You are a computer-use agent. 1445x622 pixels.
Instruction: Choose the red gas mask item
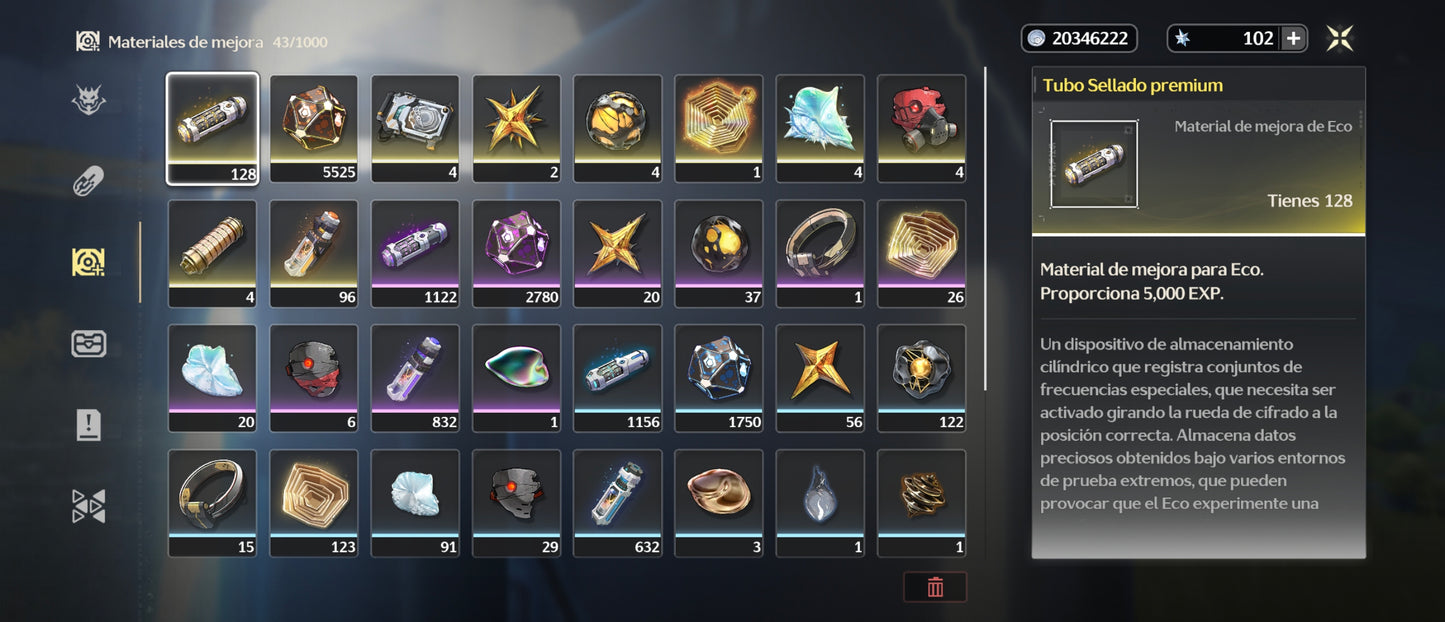pos(921,128)
